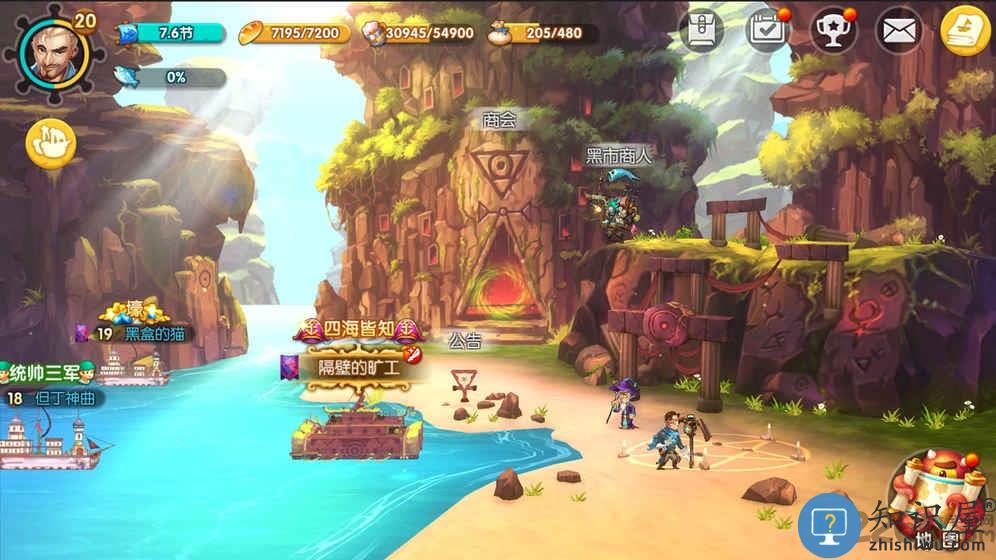Image resolution: width=996 pixels, height=560 pixels.
Task: View the trophy achievements
Action: pyautogui.click(x=833, y=31)
